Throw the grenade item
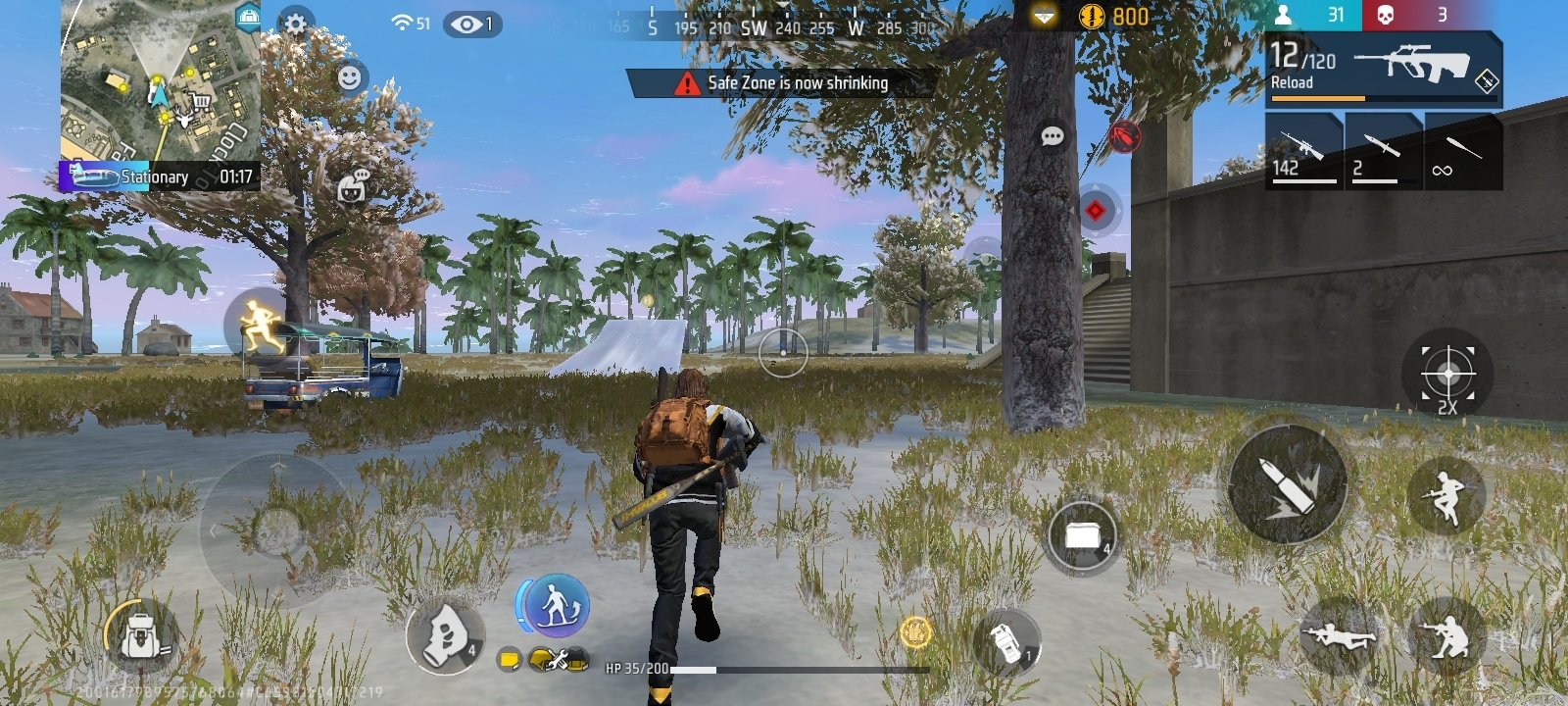 [x=1006, y=643]
